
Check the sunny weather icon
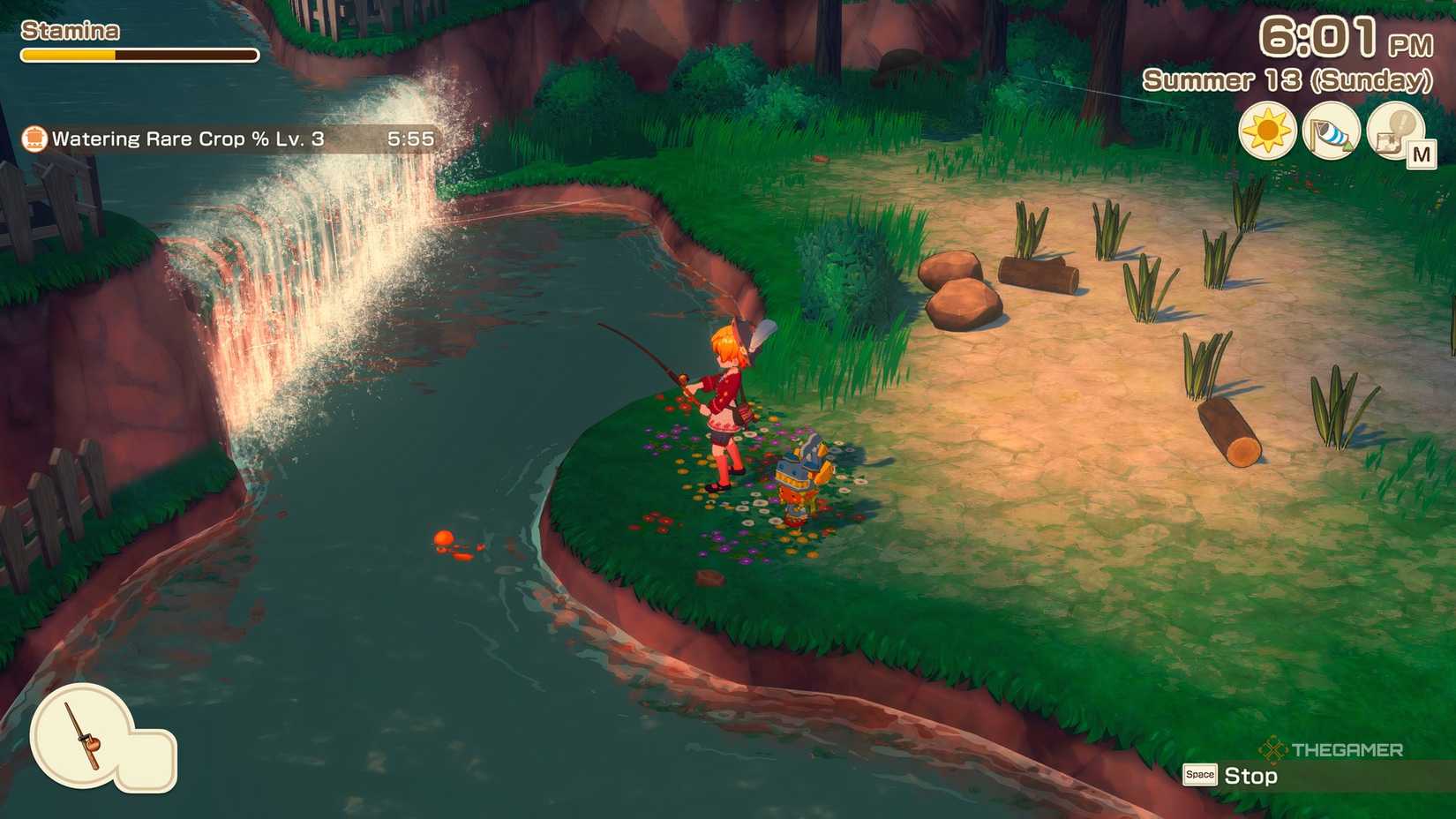point(1266,131)
